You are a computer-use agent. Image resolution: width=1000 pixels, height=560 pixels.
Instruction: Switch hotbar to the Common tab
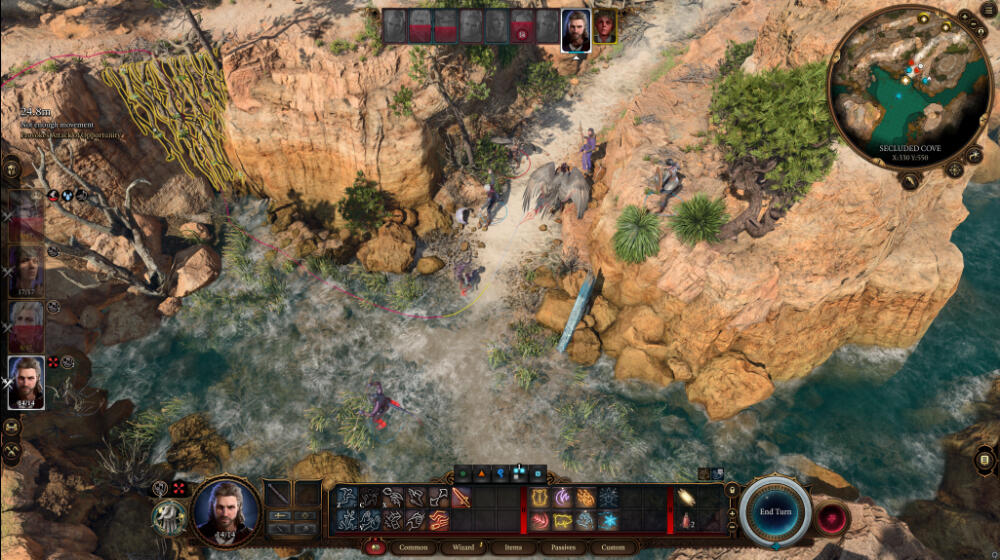[414, 547]
